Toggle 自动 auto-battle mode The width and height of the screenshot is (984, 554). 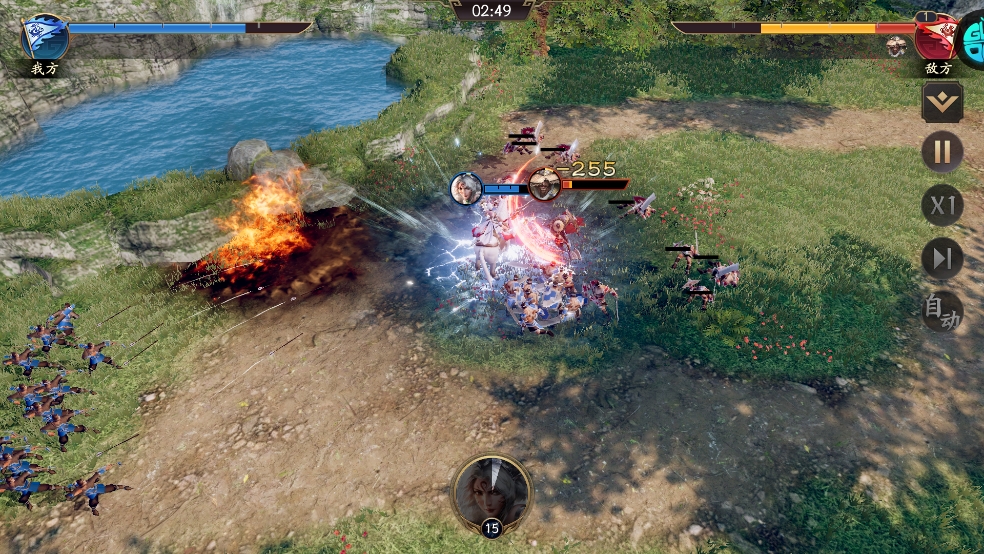pos(942,311)
